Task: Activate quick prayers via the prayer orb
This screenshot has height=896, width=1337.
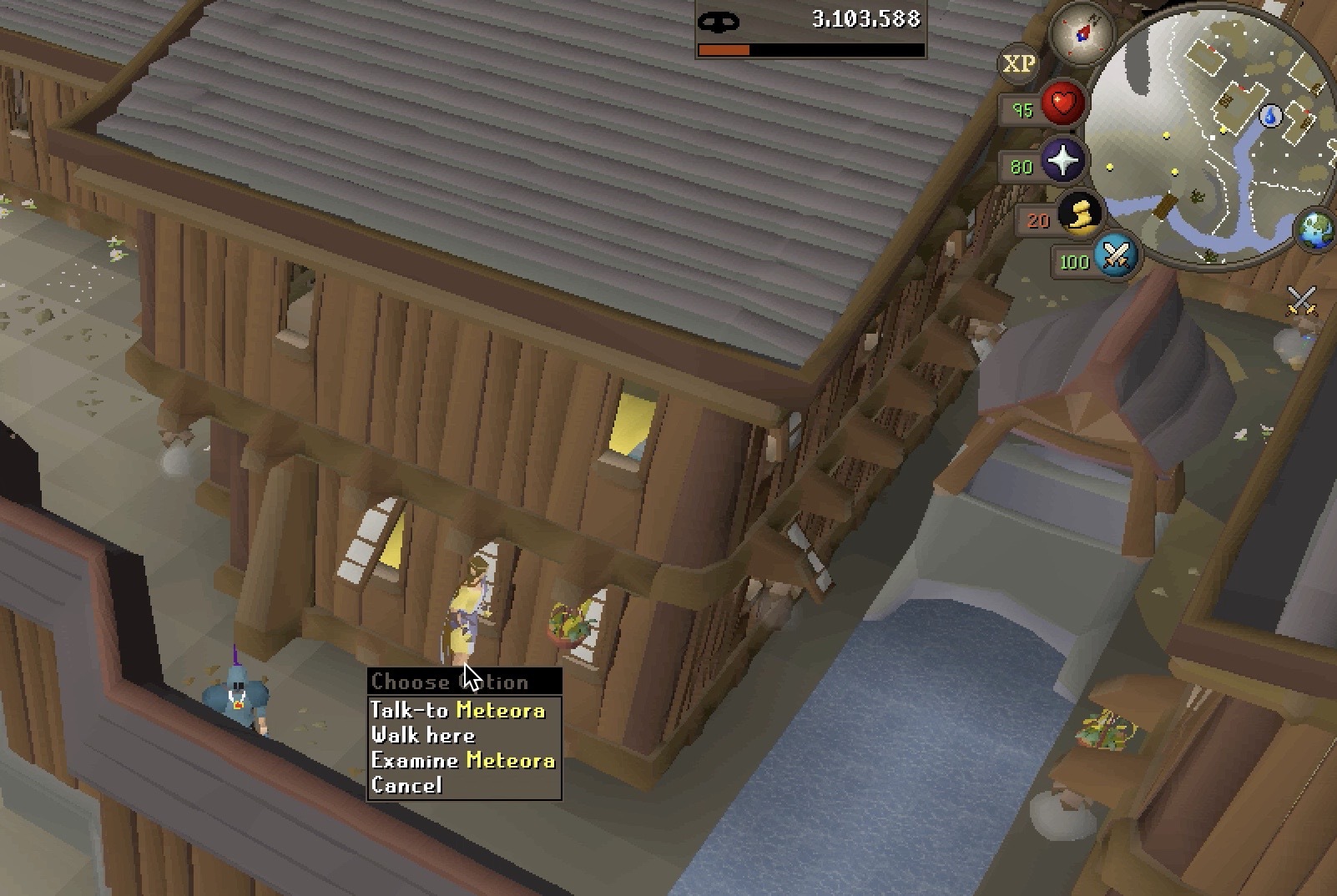Action: [1062, 161]
